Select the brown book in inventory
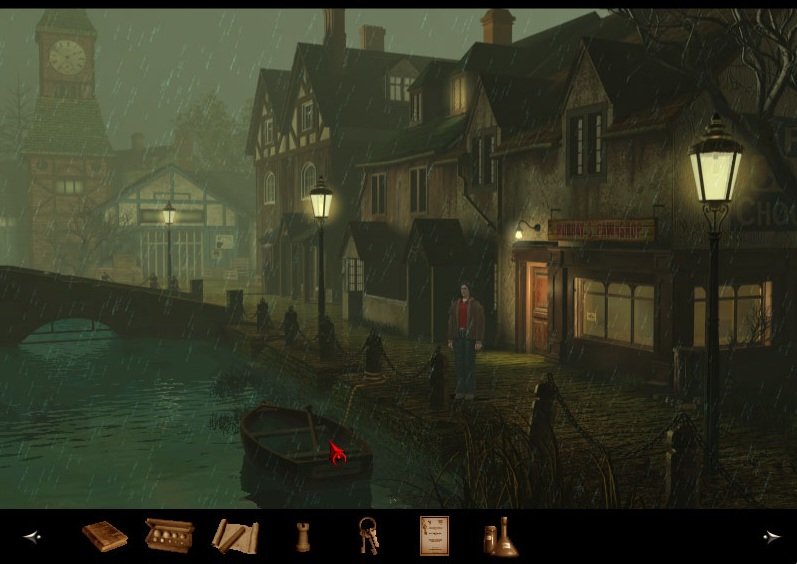The width and height of the screenshot is (797, 564). pos(104,536)
